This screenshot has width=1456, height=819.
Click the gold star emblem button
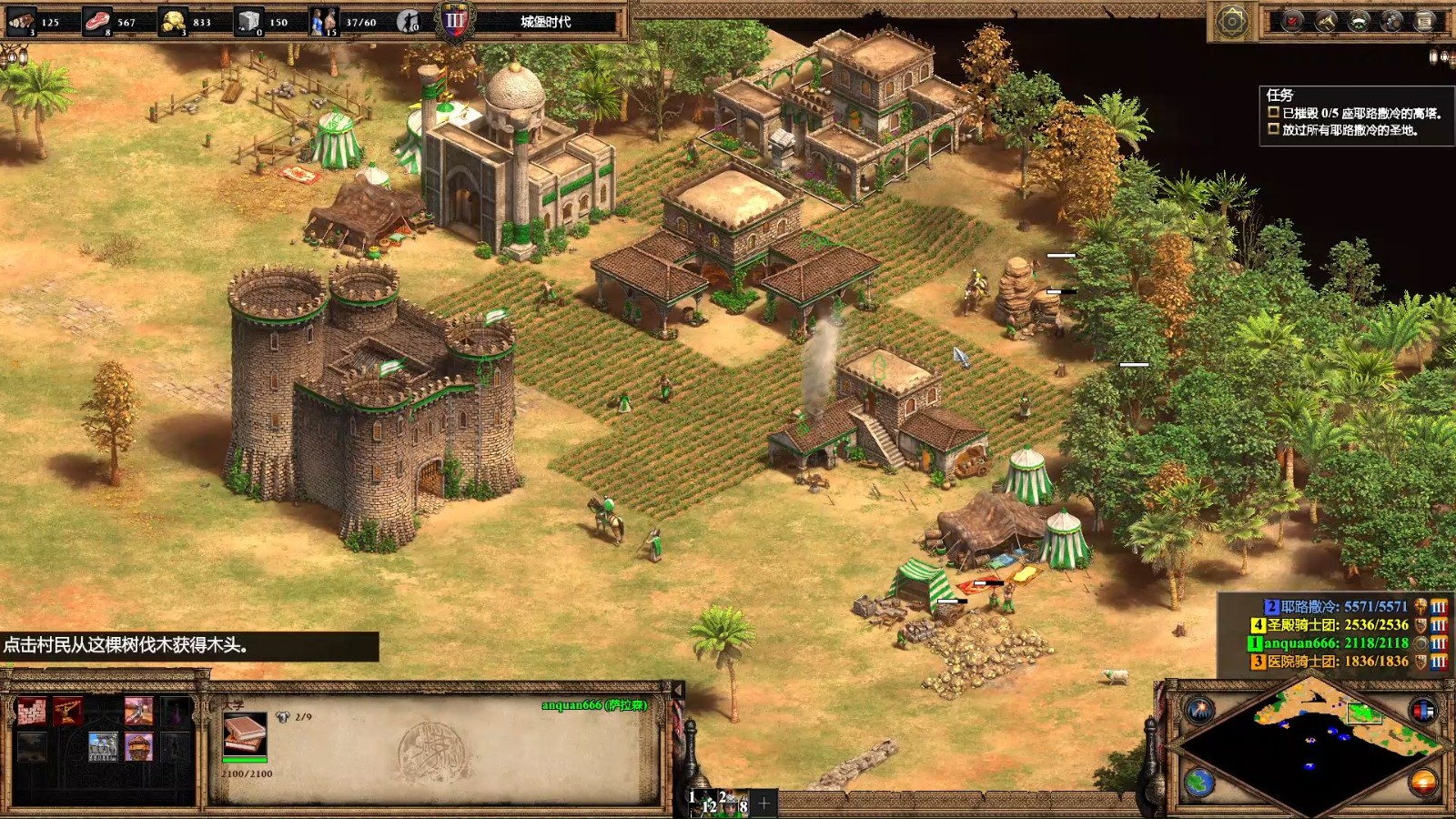[x=1232, y=22]
